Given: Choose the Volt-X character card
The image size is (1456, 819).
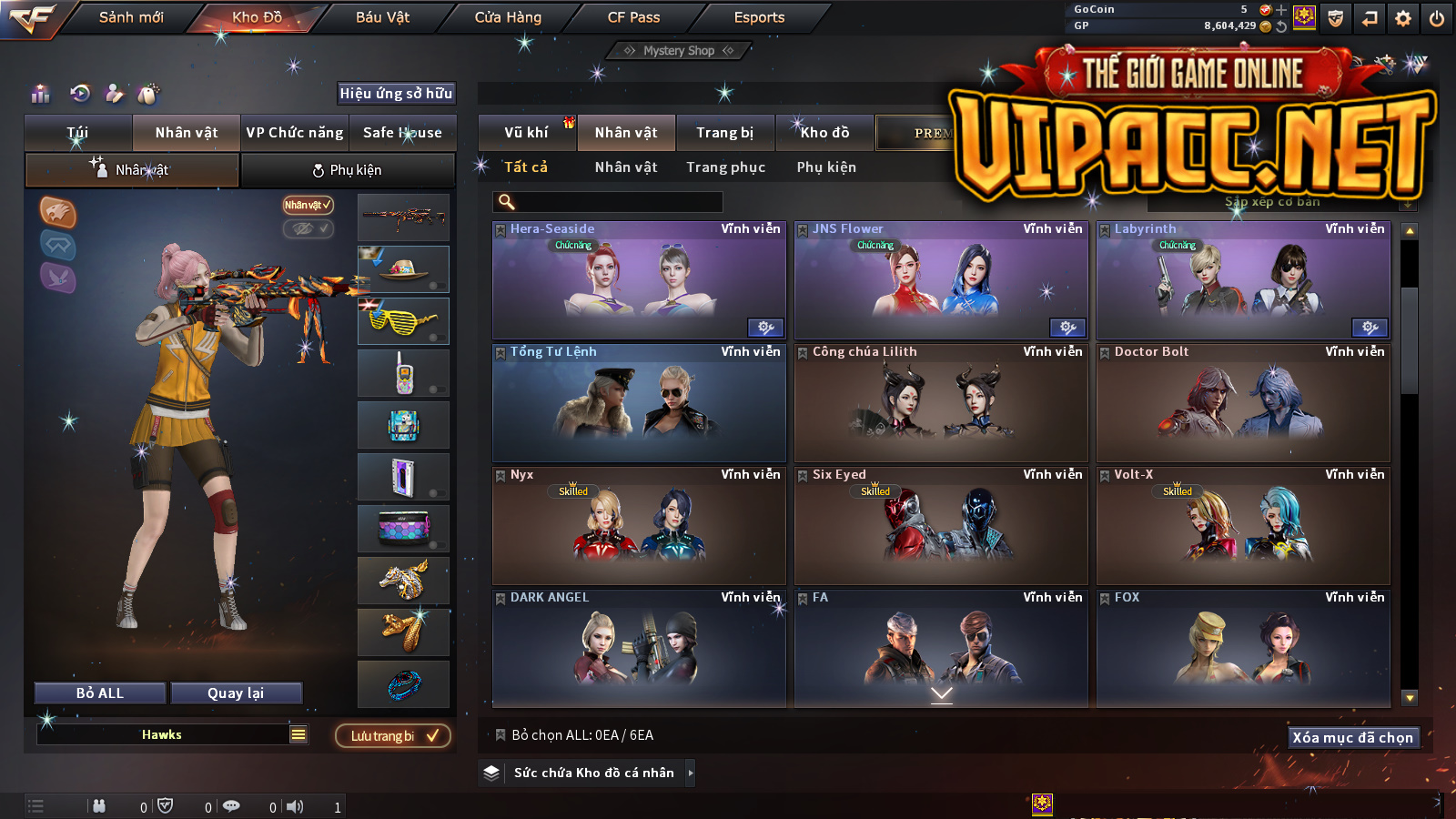Looking at the screenshot, I should 1243,527.
